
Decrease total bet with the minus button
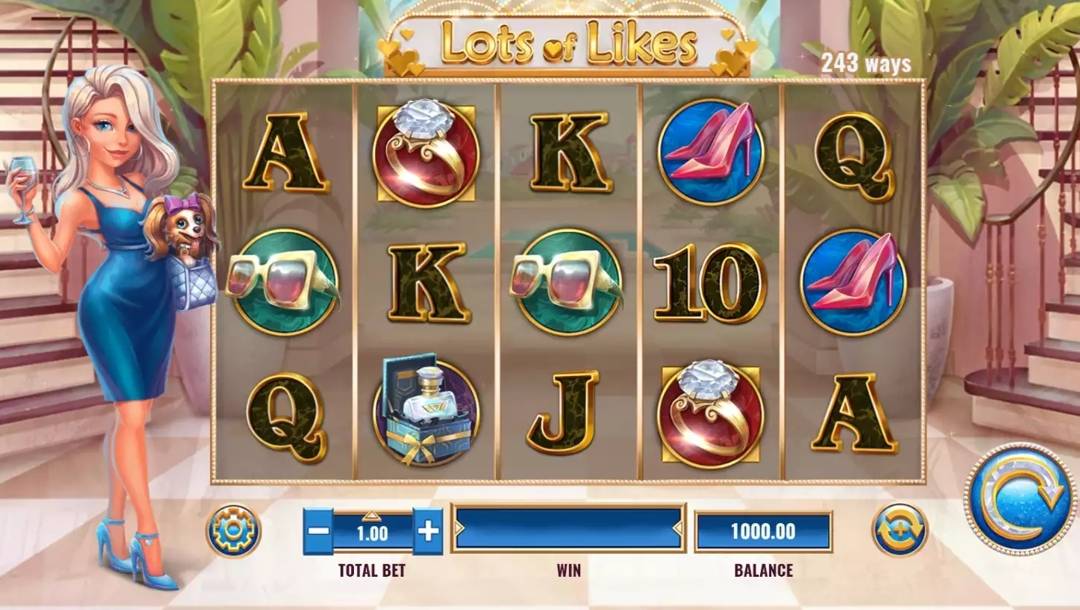(318, 531)
